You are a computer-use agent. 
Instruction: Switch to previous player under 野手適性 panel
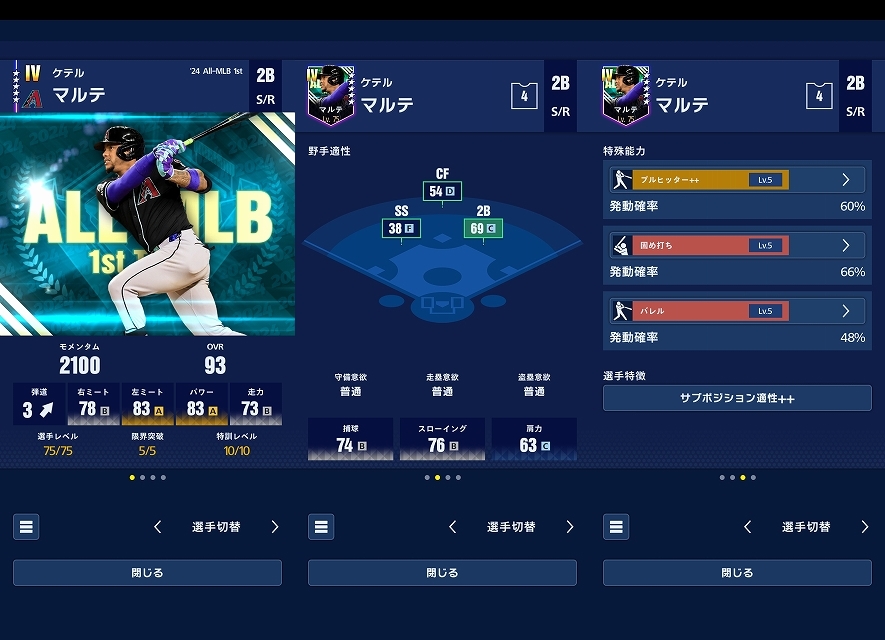click(x=453, y=527)
